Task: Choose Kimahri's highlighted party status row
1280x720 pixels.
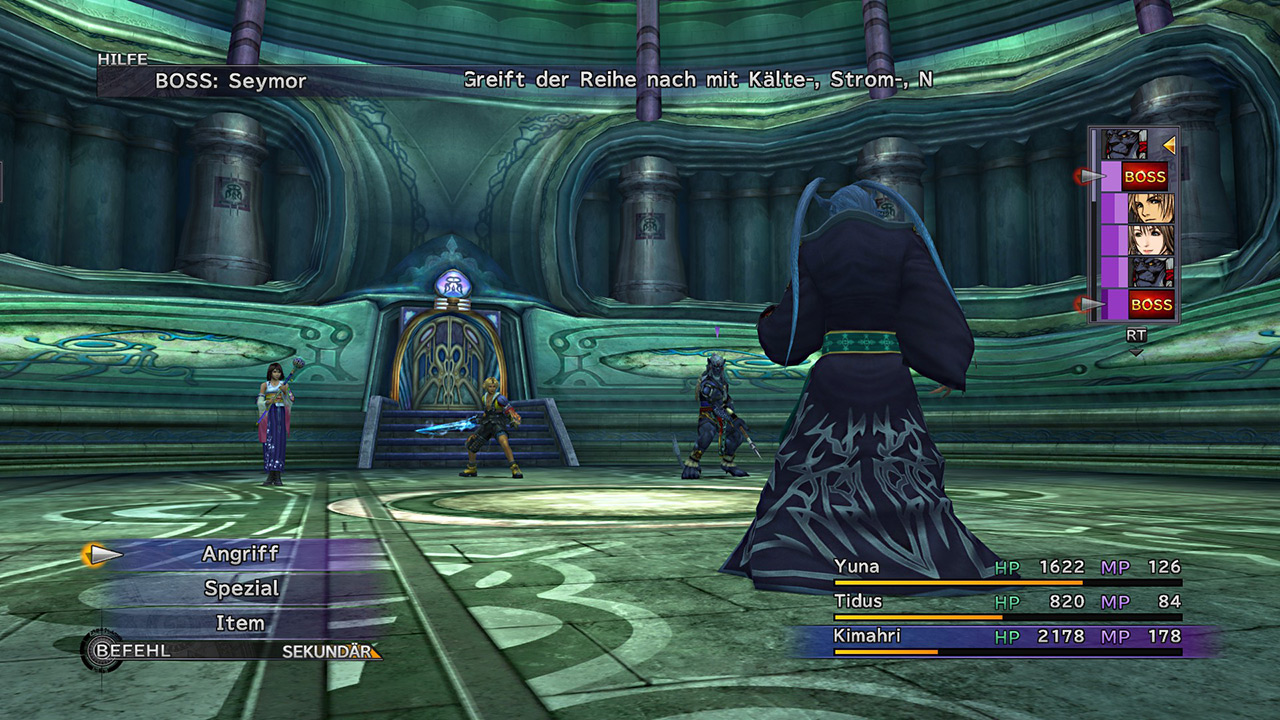Action: point(1007,637)
